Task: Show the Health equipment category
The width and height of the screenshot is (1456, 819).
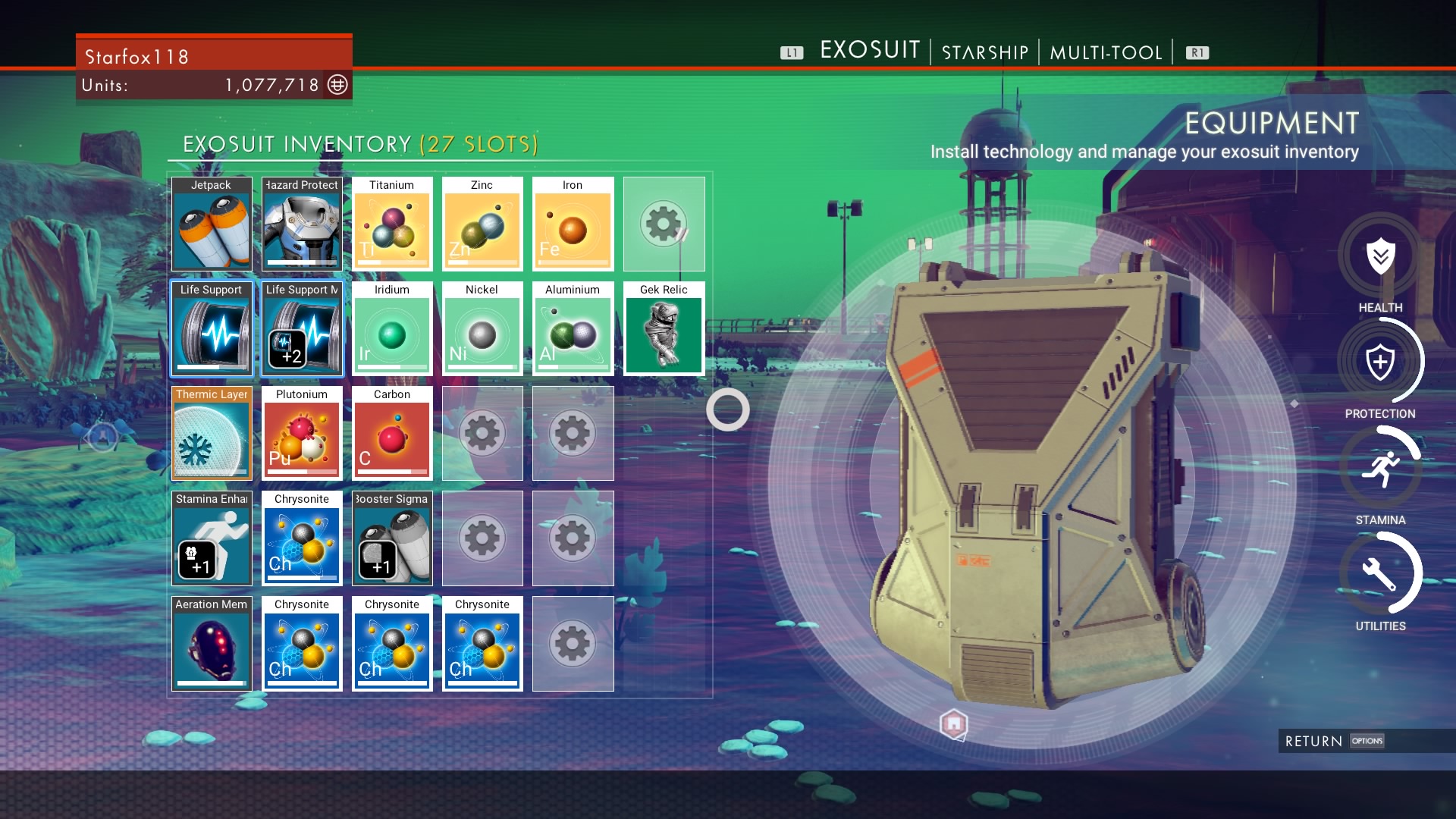Action: tap(1380, 256)
